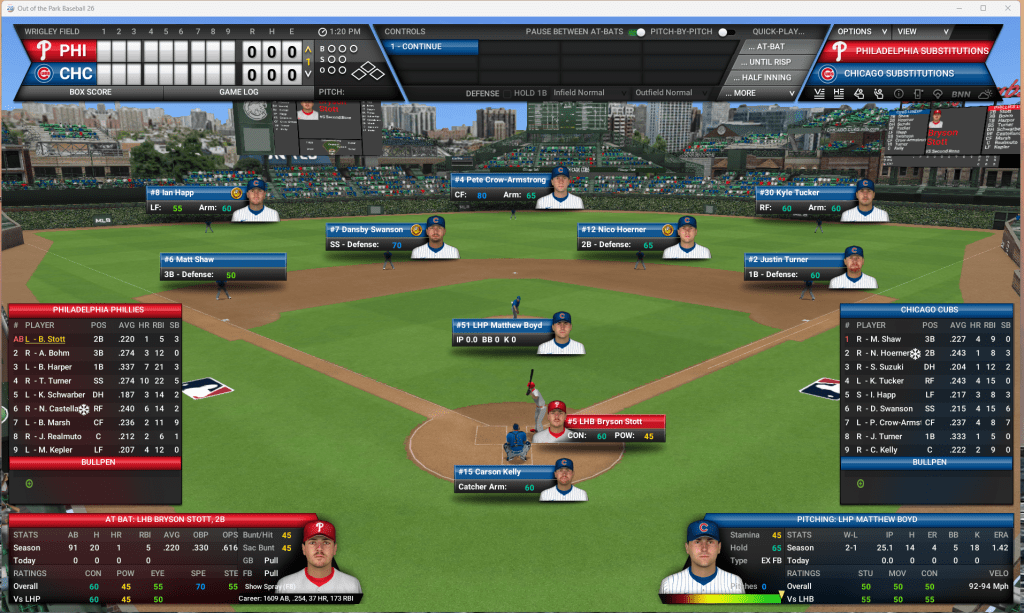Quick-play through the at-bat
Screen dimensions: 1024x613
pyautogui.click(x=771, y=47)
